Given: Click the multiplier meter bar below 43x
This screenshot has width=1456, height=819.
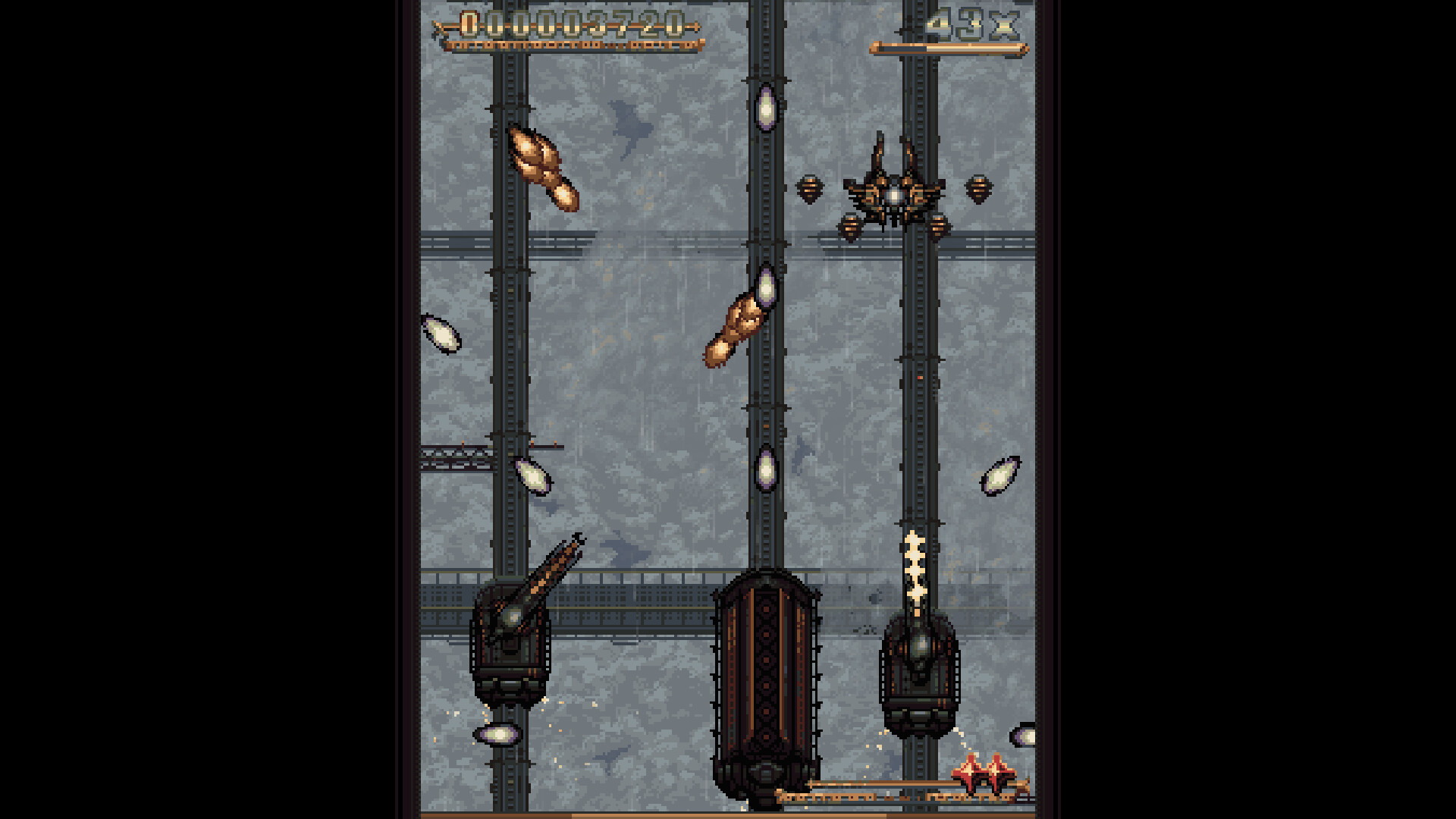Looking at the screenshot, I should pyautogui.click(x=948, y=47).
